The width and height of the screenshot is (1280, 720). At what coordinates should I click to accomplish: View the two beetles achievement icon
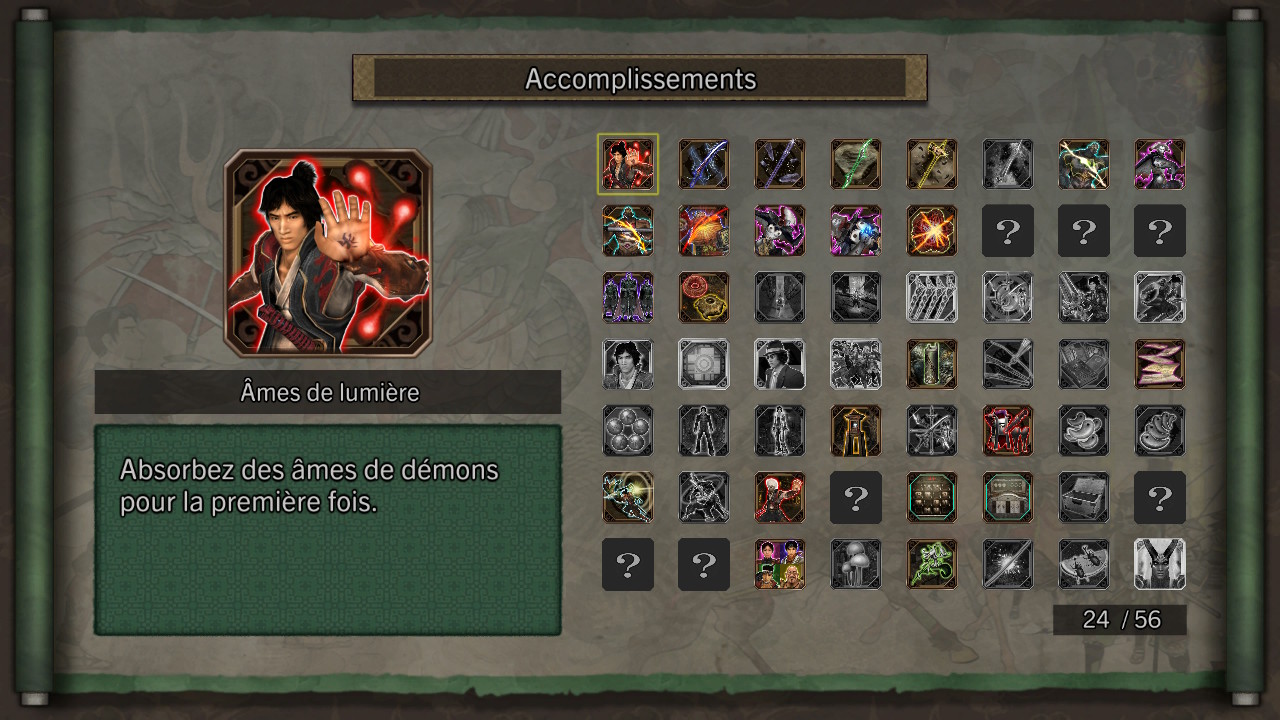tap(1084, 431)
